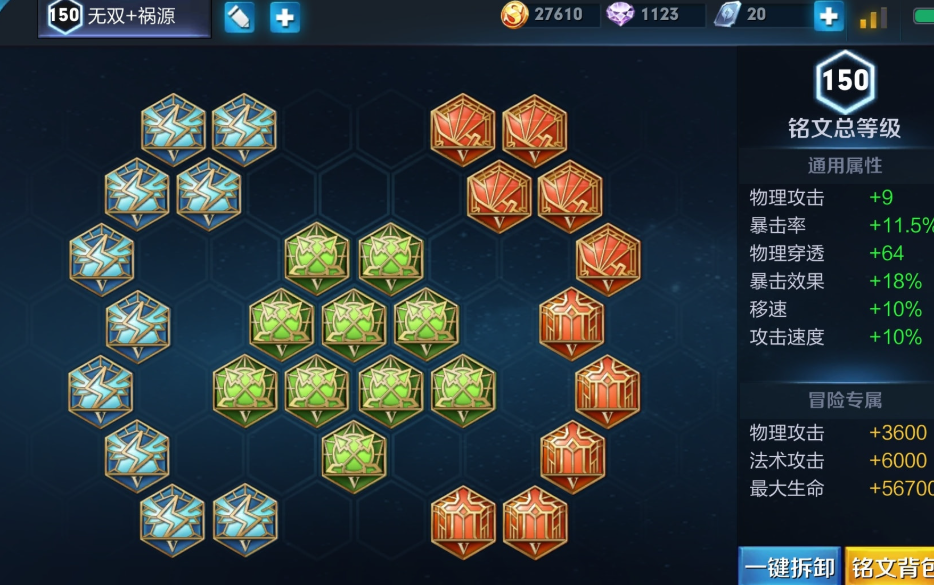This screenshot has width=934, height=585.
Task: Rename the rune page with the pencil icon
Action: pyautogui.click(x=239, y=17)
